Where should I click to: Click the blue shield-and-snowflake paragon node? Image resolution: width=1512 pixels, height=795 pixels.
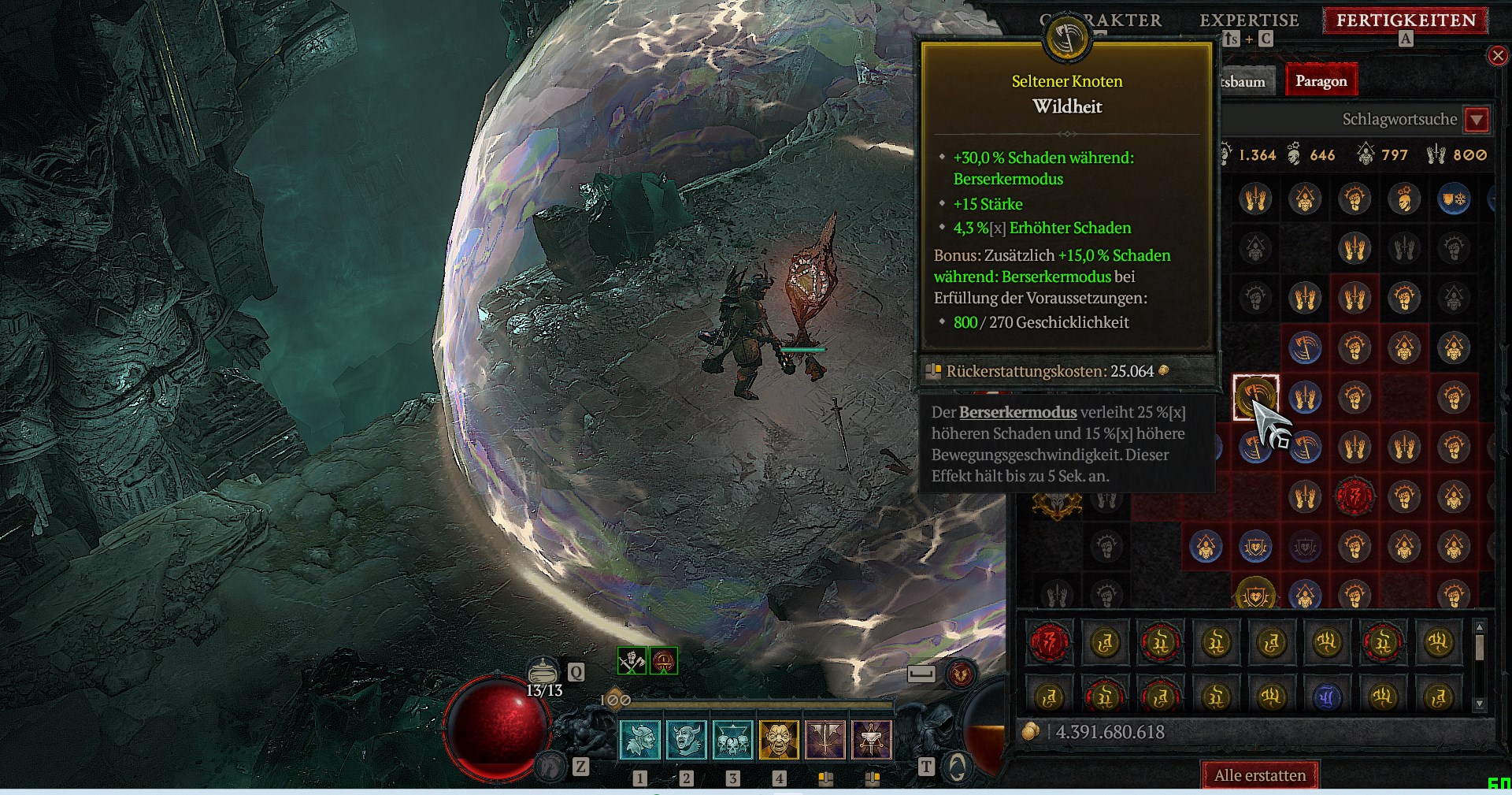pos(1454,199)
